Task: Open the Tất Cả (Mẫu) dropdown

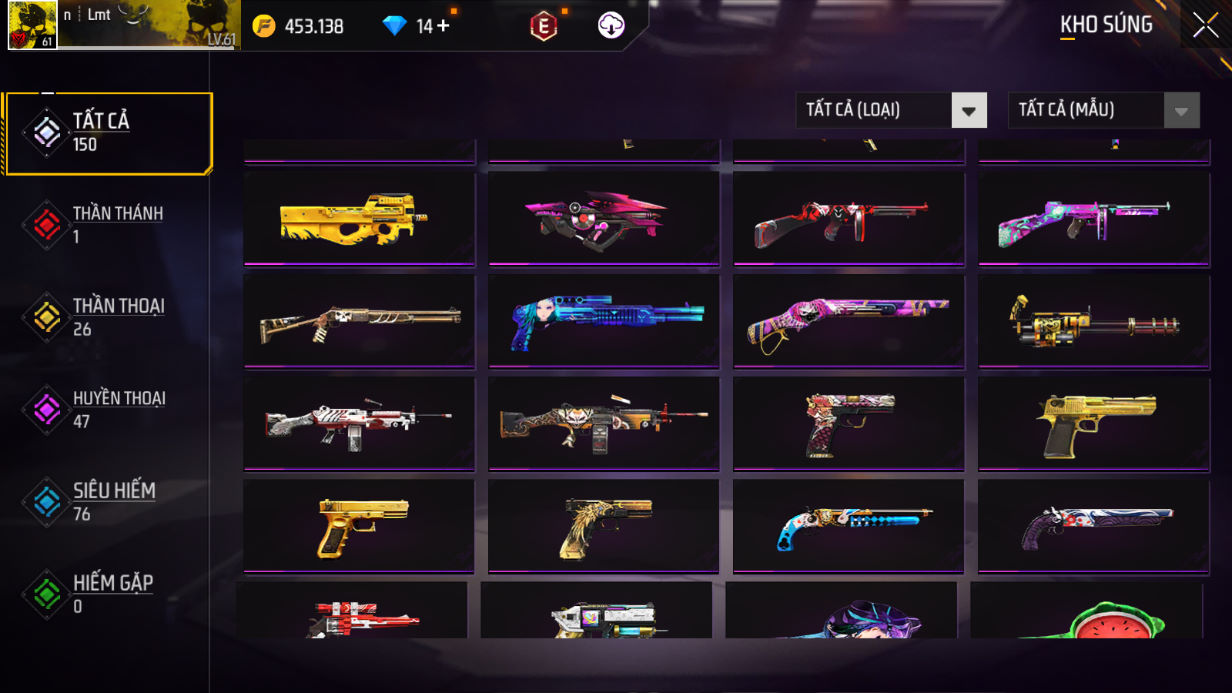Action: pyautogui.click(x=1103, y=110)
